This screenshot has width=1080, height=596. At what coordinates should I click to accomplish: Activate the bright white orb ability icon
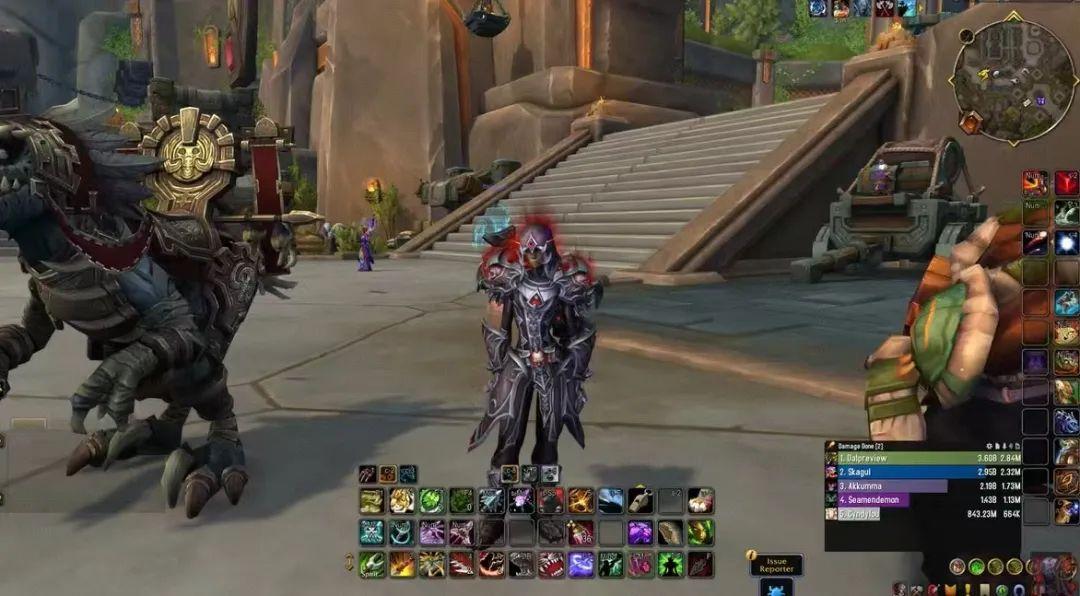(x=1066, y=243)
